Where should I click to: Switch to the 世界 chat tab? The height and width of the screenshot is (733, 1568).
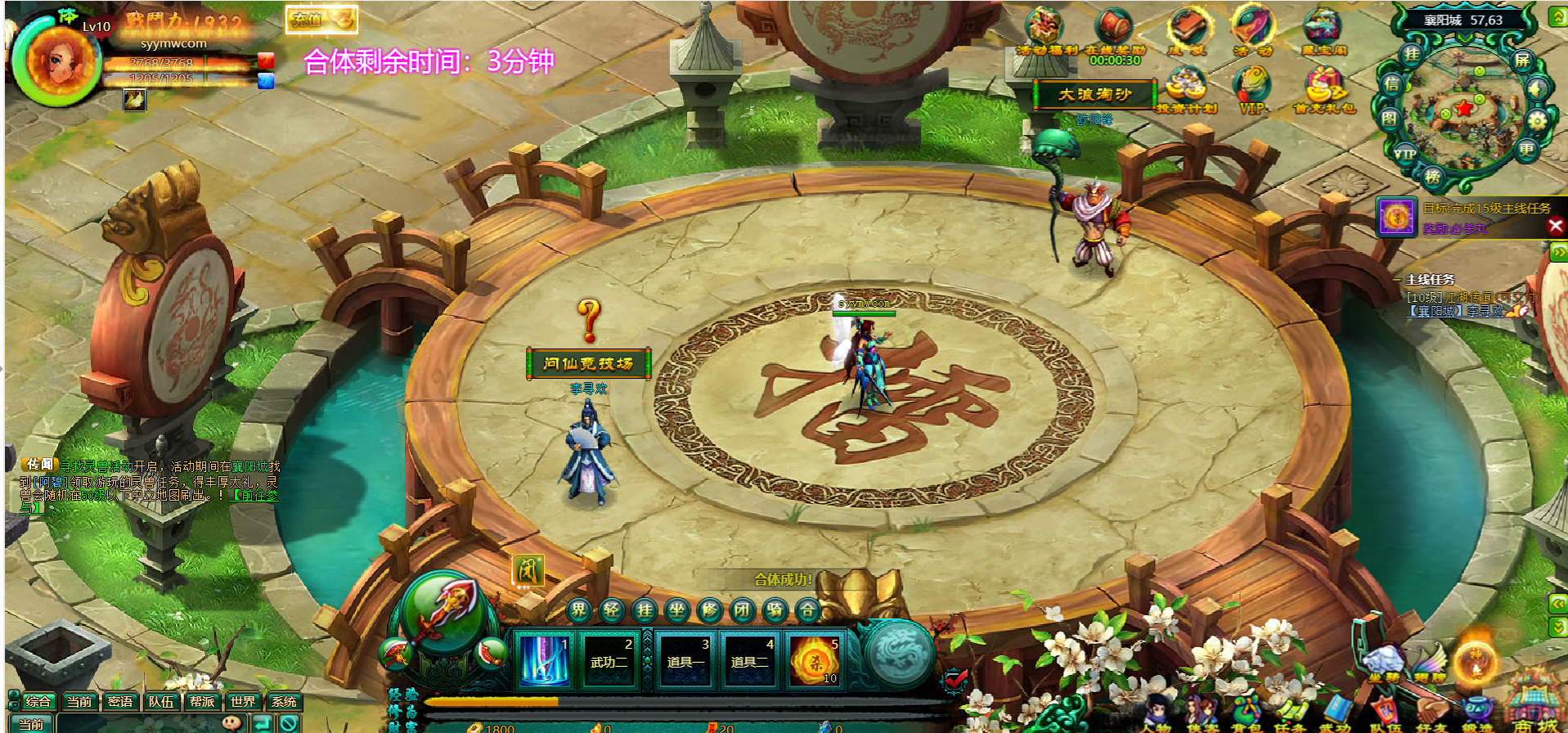point(243,701)
